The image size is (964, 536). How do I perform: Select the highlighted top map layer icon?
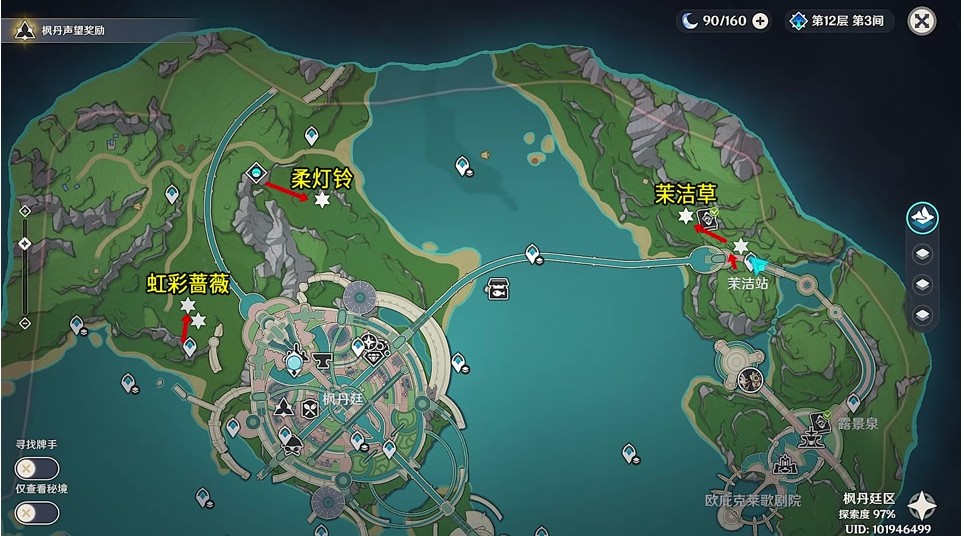click(921, 217)
